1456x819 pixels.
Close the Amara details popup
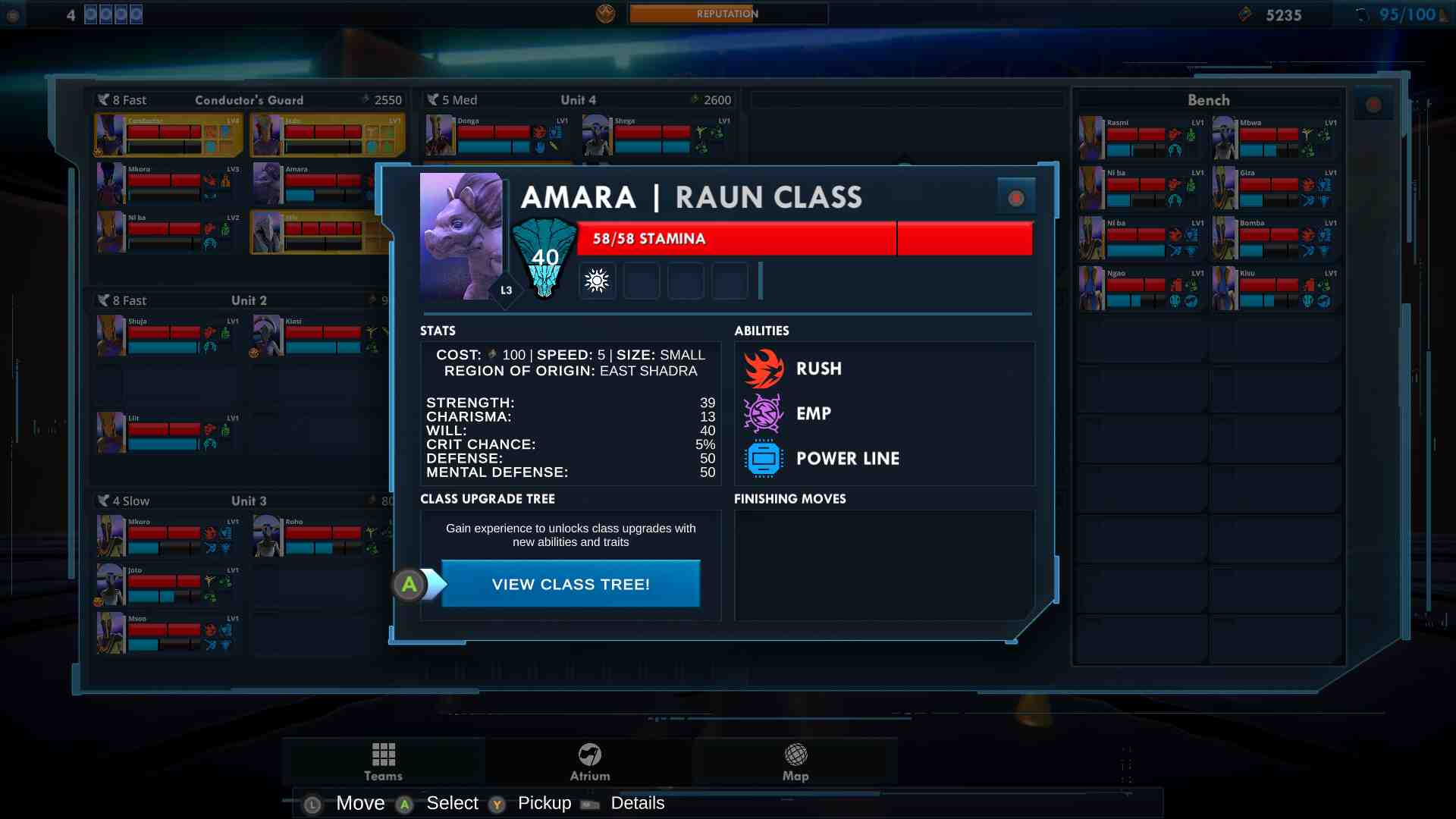(1016, 198)
